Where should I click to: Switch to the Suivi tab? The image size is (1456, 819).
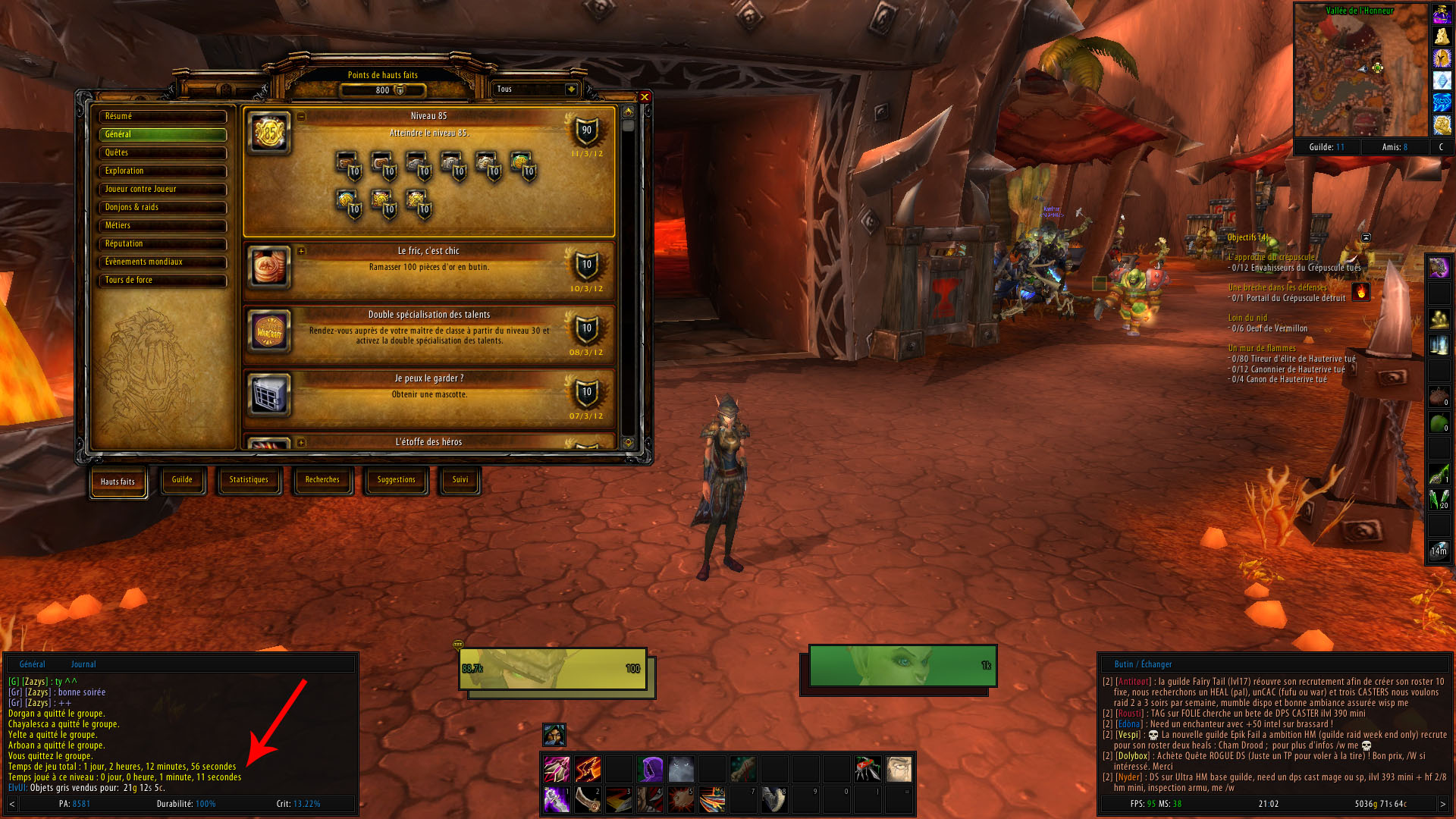pos(460,480)
